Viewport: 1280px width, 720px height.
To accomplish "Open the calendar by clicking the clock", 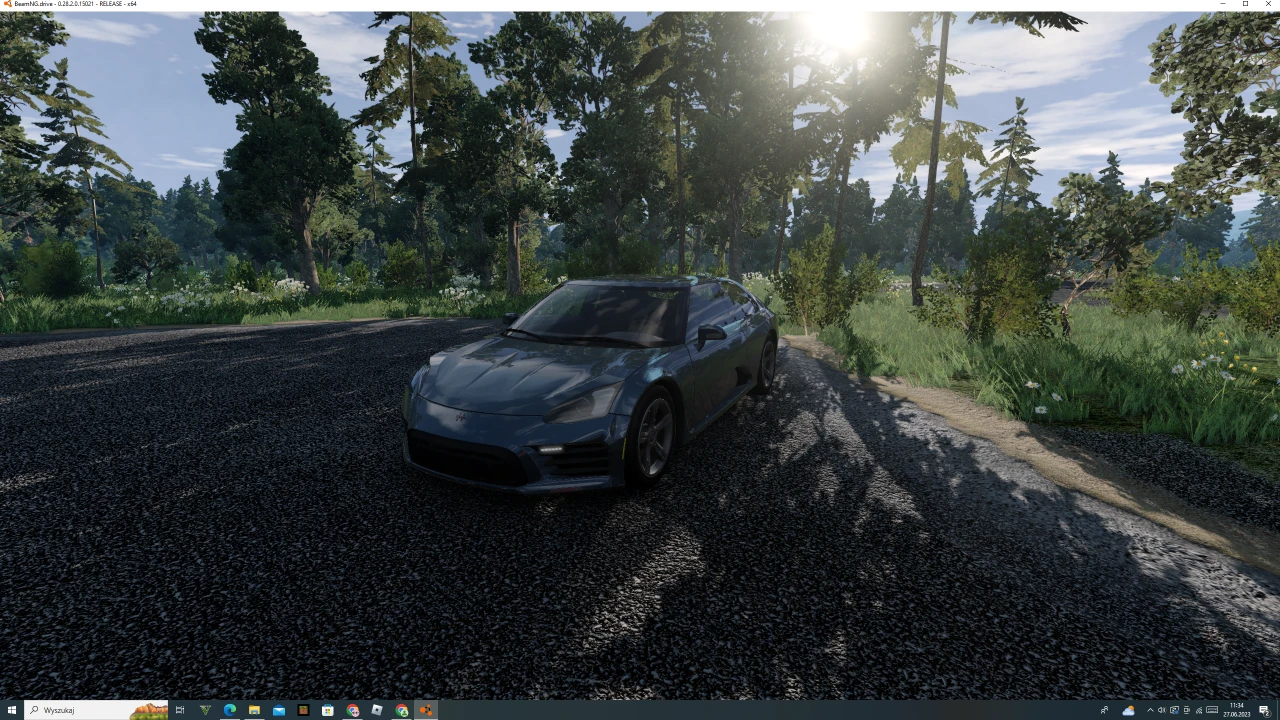I will (x=1235, y=710).
